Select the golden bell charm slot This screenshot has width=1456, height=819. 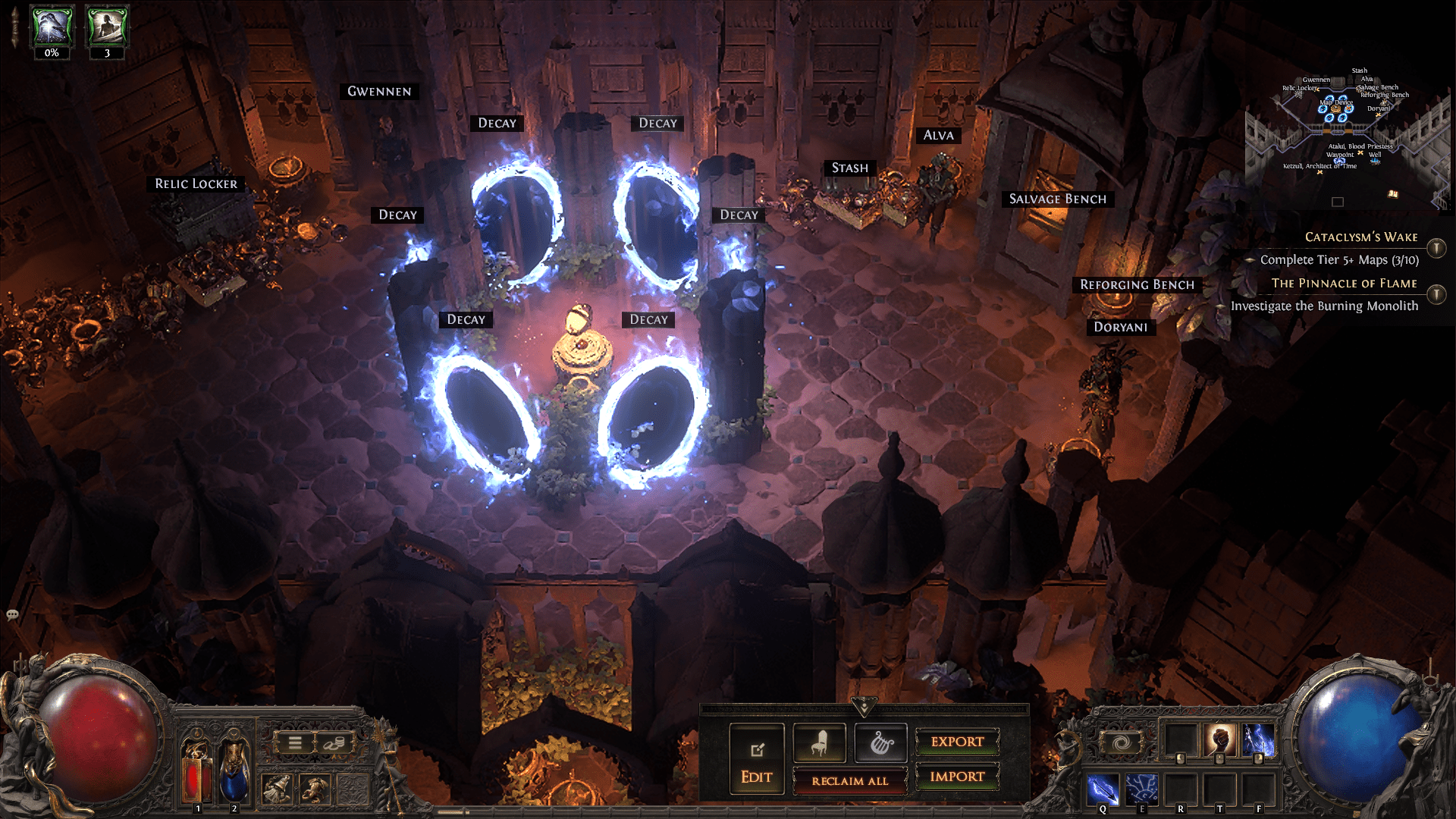[277, 789]
